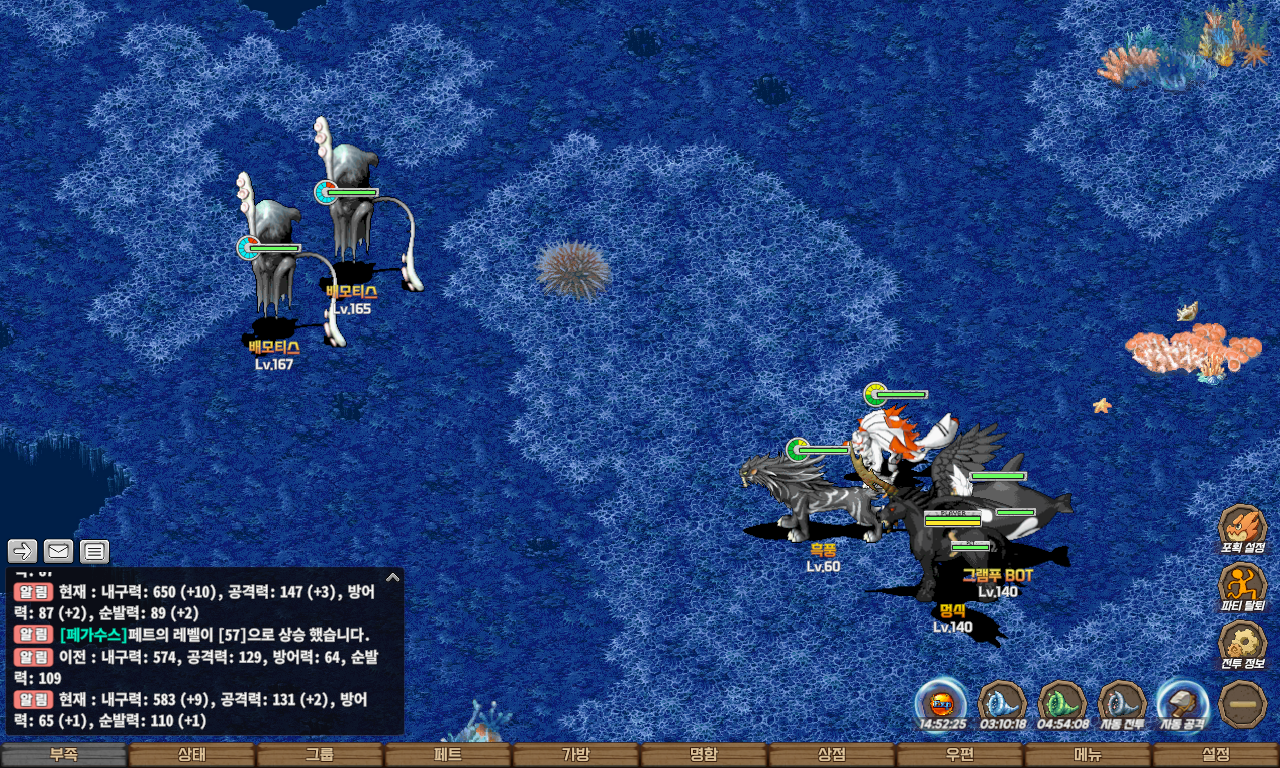Collapse the icon bar with minus button
The height and width of the screenshot is (768, 1280).
1243,702
